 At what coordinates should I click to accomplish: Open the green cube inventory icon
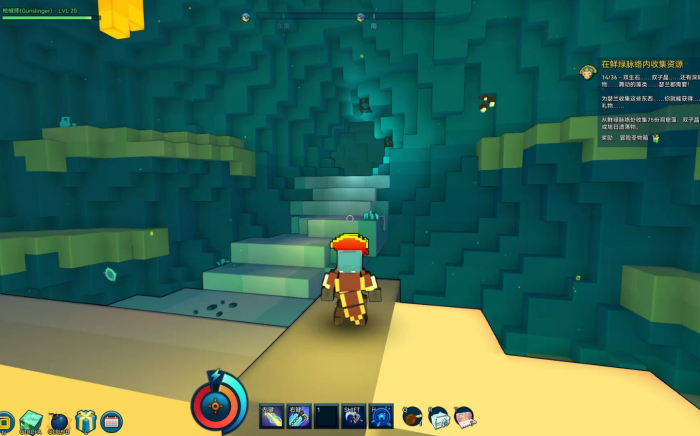[x=31, y=421]
